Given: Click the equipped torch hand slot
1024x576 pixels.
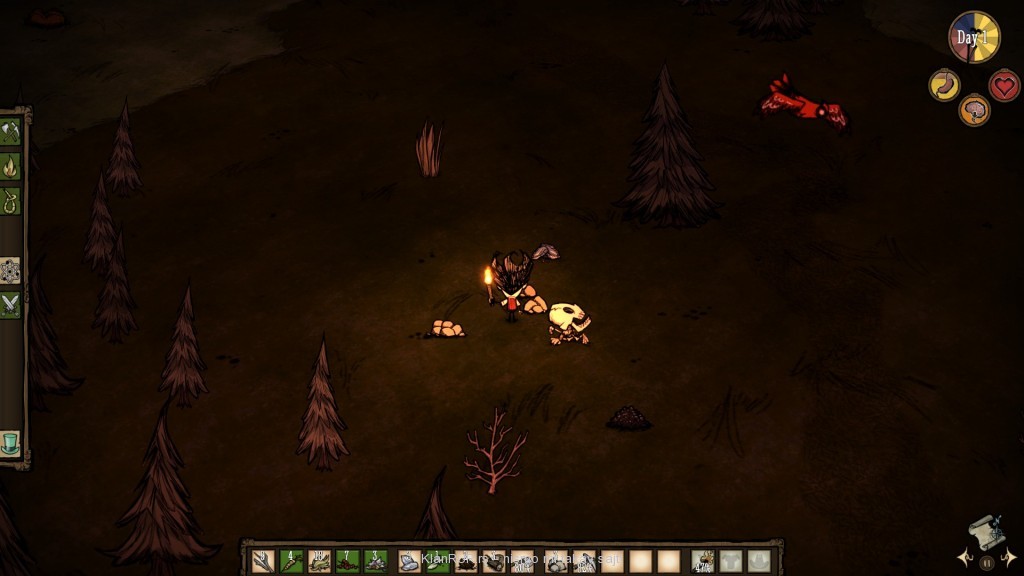Looking at the screenshot, I should click(704, 561).
